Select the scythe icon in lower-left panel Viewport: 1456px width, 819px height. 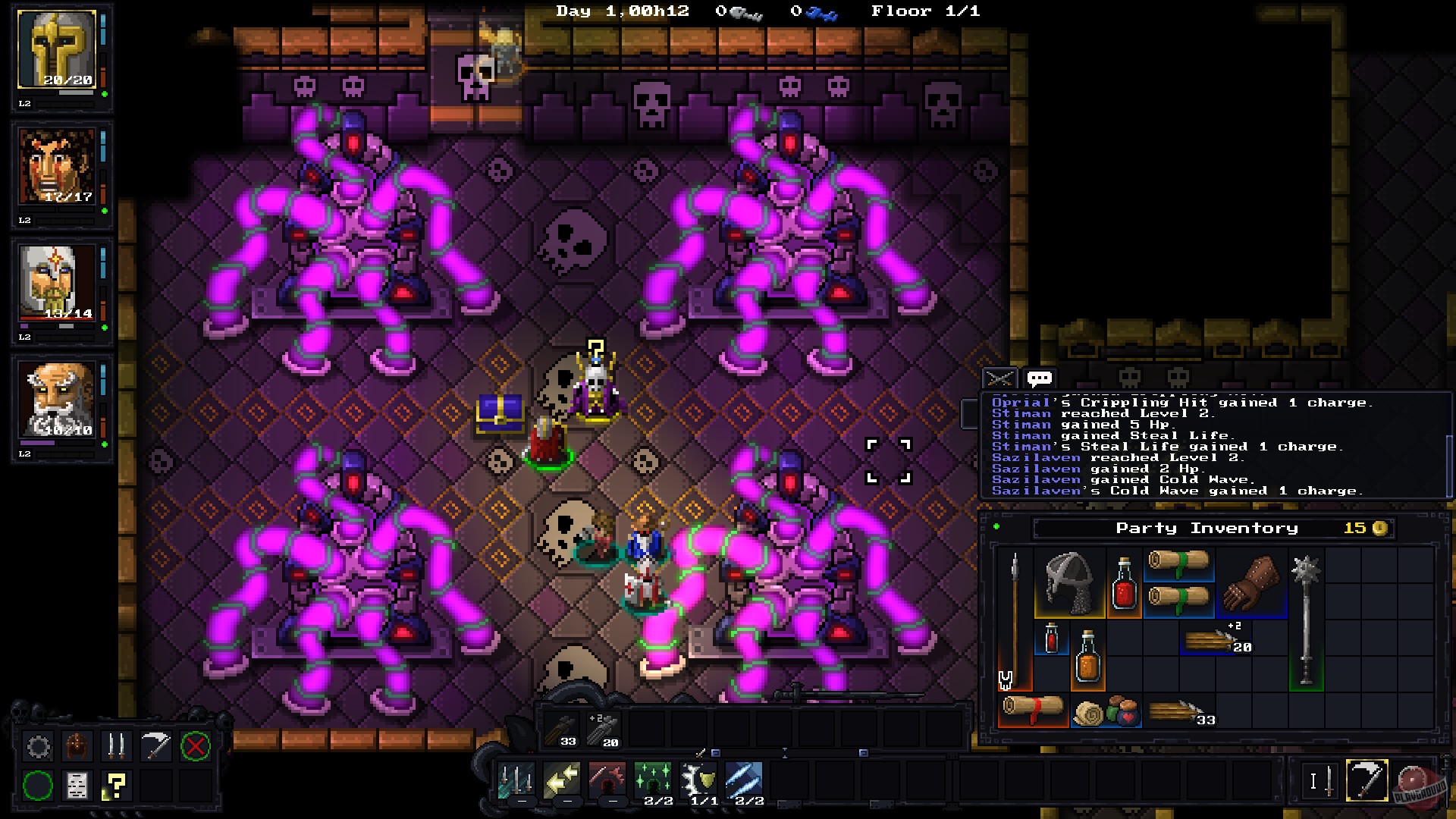coord(154,745)
